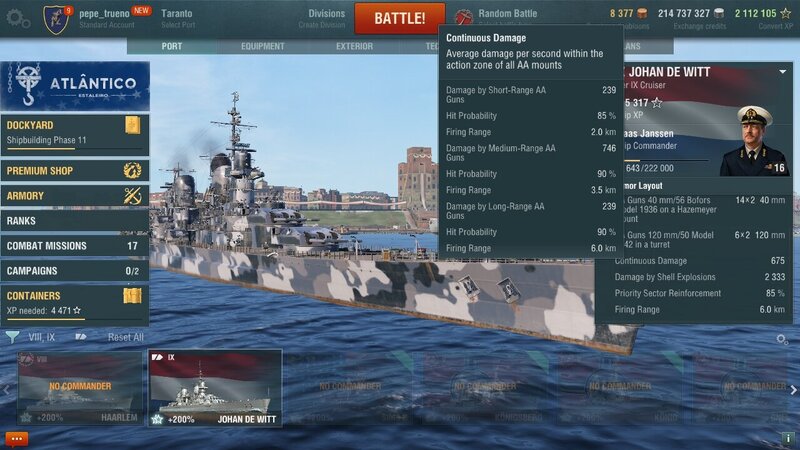
Task: Choose the Johan de Witt ship card
Action: pos(215,388)
